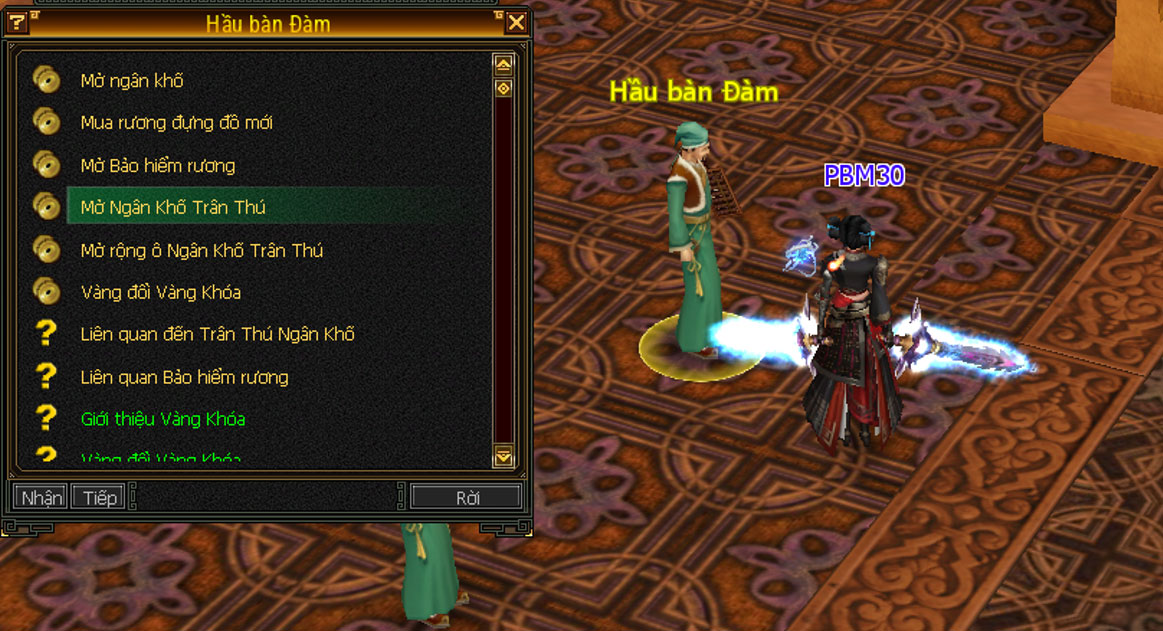Click the scrollbar's down arrow

(x=503, y=457)
